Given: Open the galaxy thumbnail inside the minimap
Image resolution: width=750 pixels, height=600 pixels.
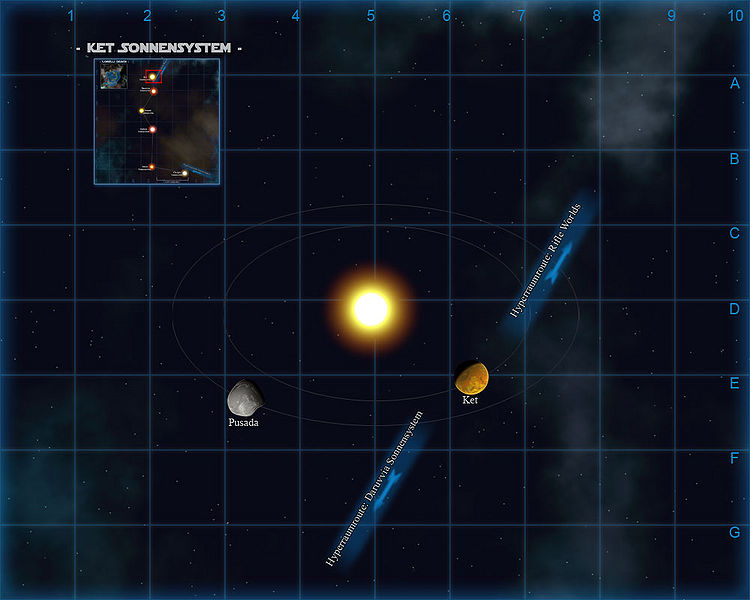Looking at the screenshot, I should tap(111, 77).
